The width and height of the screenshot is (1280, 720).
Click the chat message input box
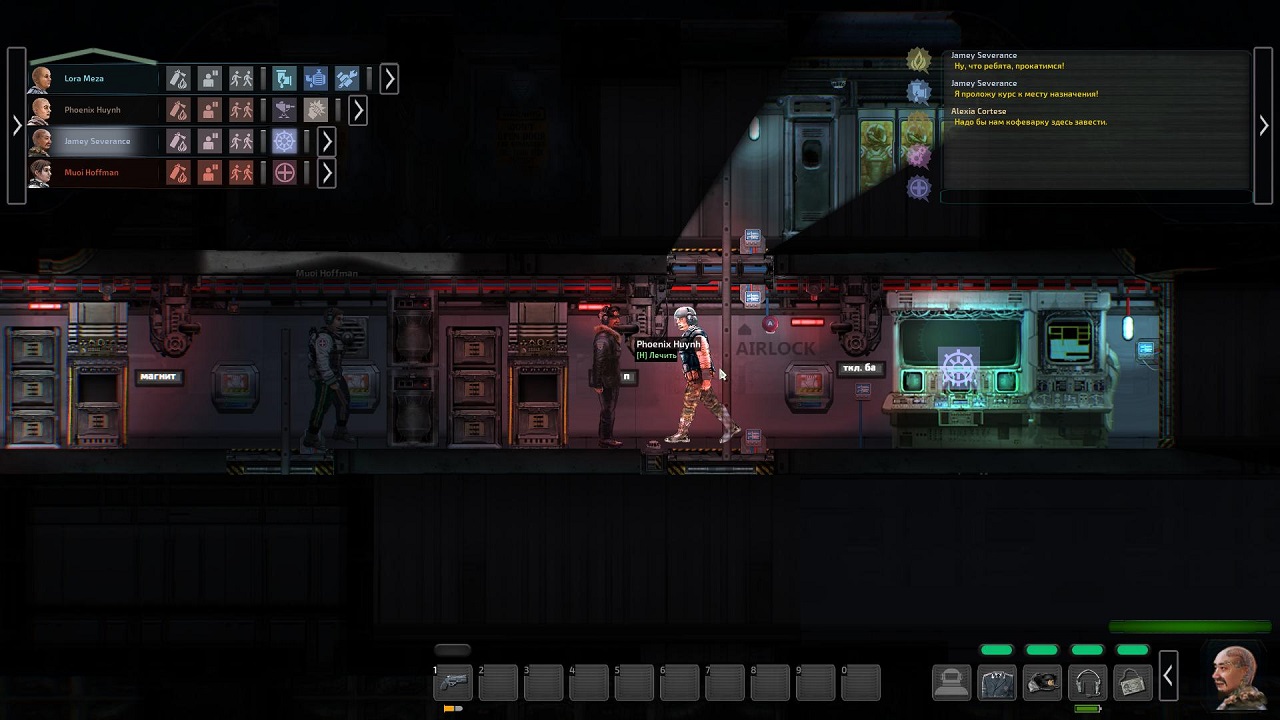click(x=1095, y=196)
